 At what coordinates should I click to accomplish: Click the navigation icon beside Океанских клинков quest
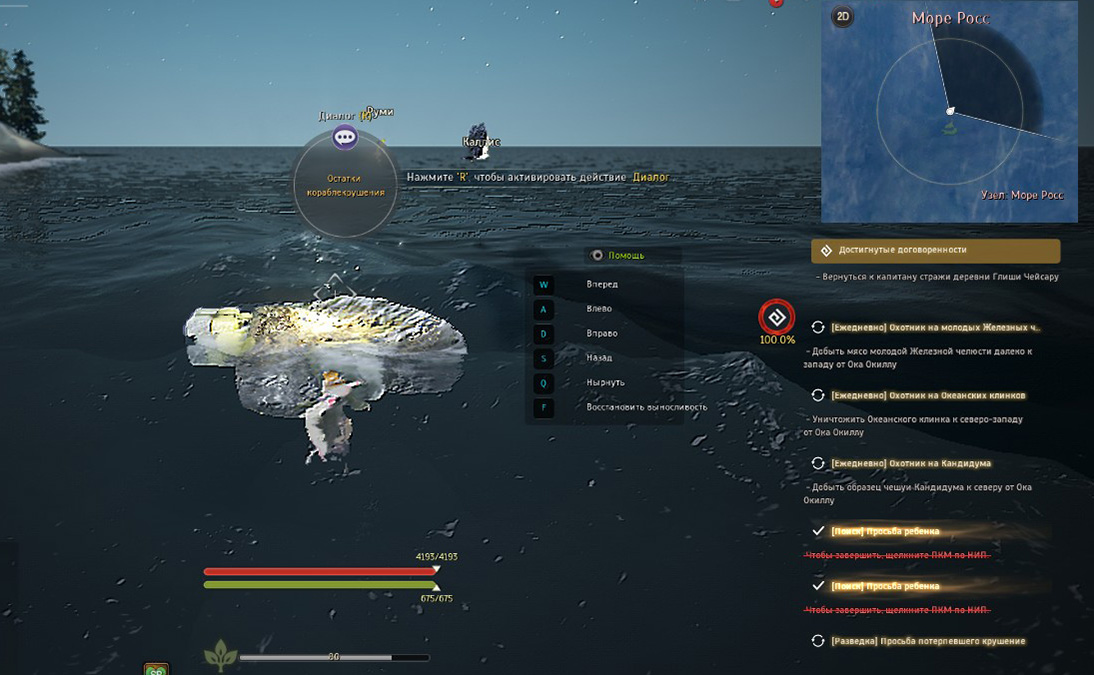coord(818,395)
